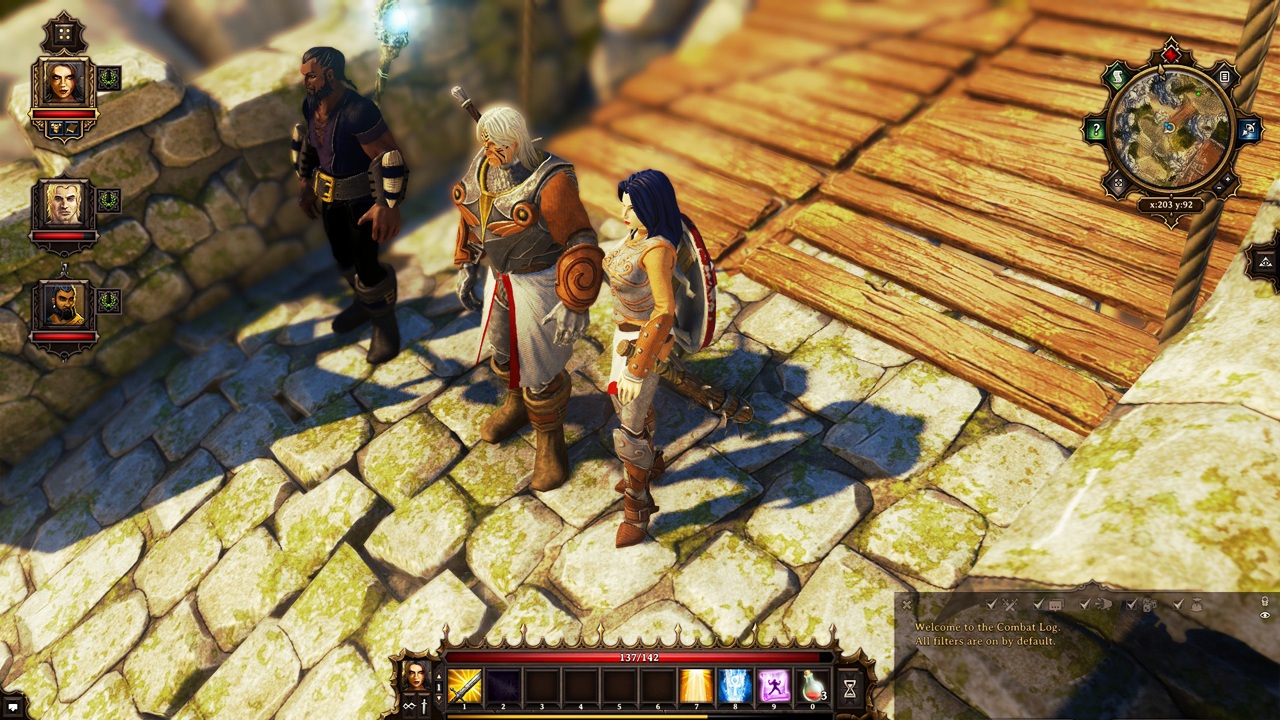1280x720 pixels.
Task: Uncheck the dialogue filter in the Combat Log
Action: (1037, 605)
